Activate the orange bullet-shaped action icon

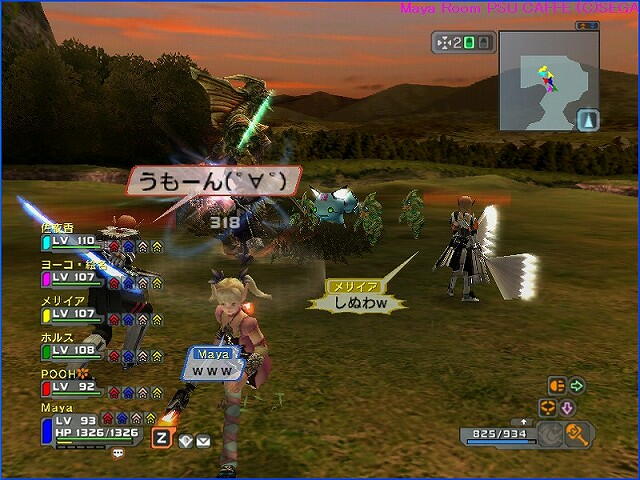click(556, 386)
